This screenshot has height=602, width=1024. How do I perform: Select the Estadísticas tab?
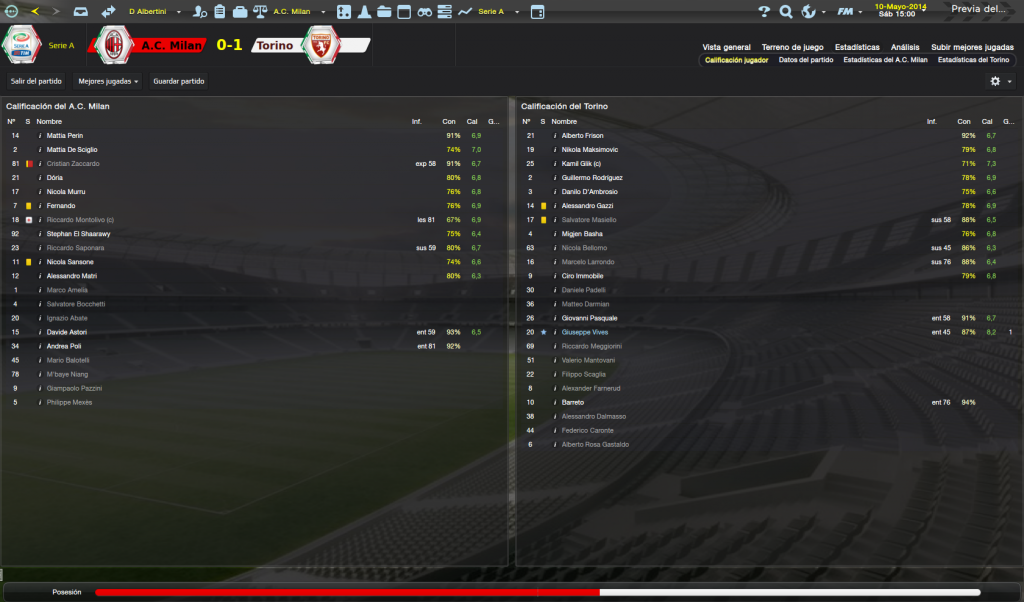pos(857,47)
